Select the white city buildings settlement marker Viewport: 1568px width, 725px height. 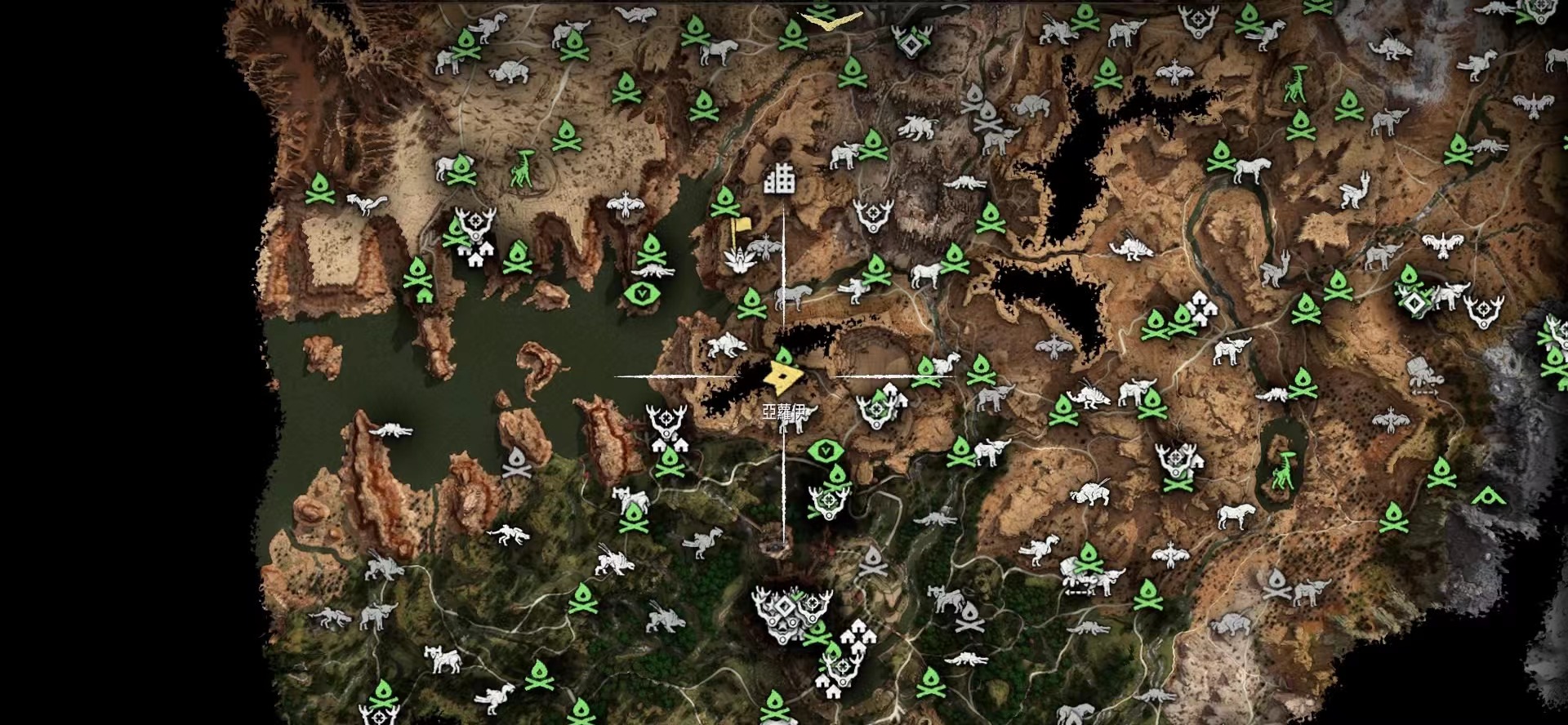point(780,179)
